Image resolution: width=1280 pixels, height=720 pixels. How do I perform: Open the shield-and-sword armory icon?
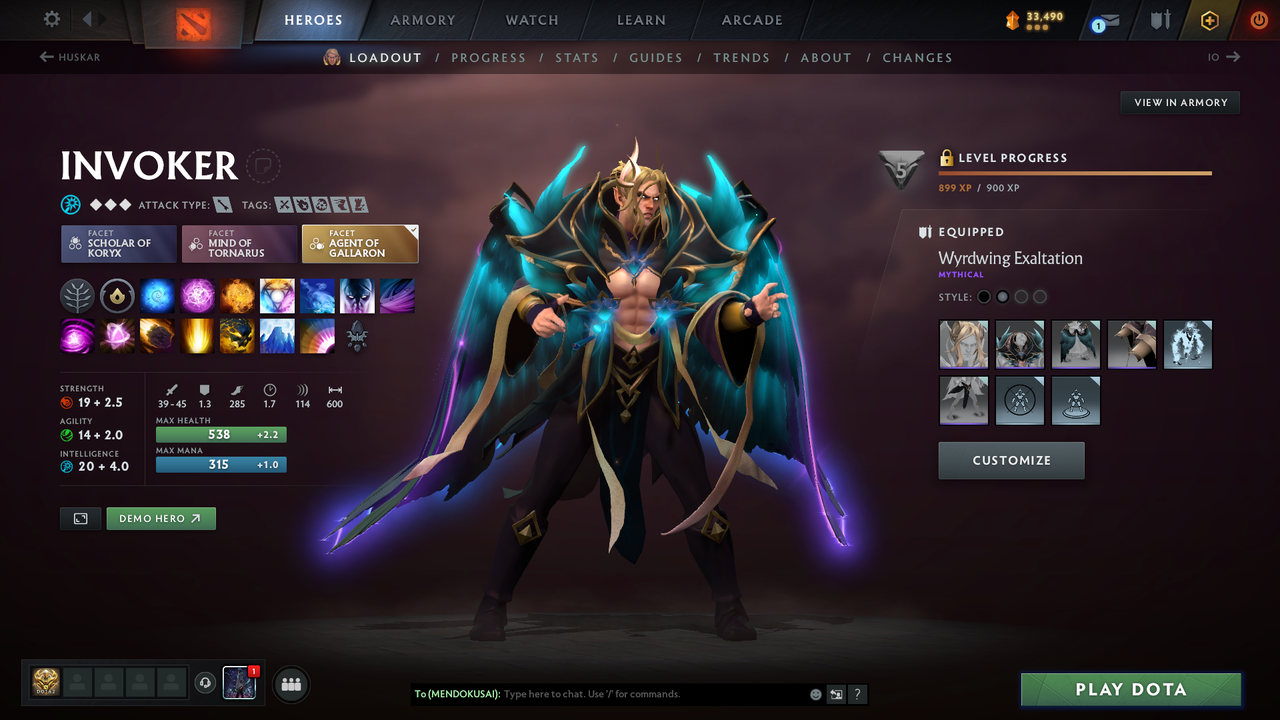[x=1158, y=19]
